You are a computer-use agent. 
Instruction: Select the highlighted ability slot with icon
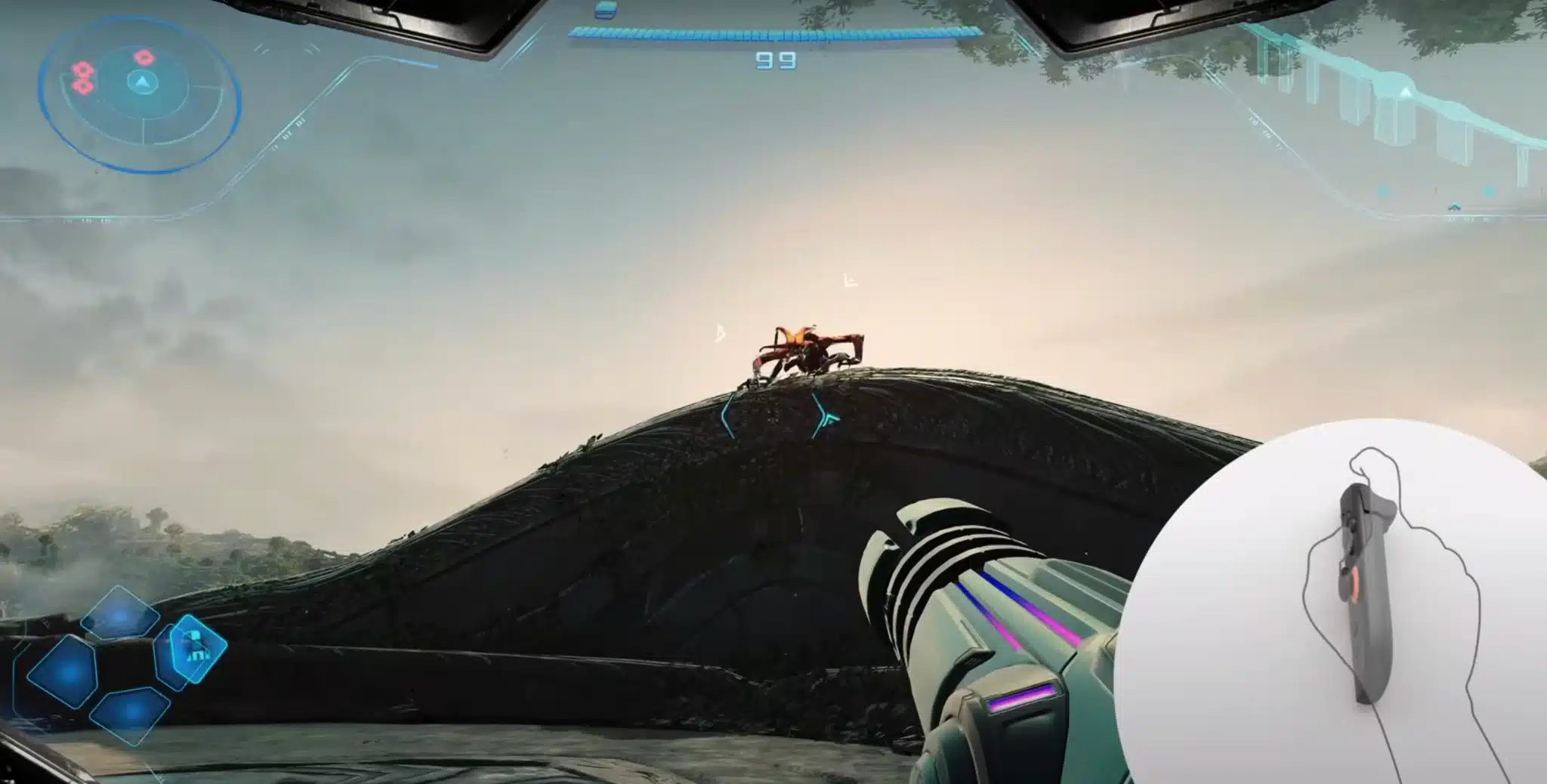point(192,650)
